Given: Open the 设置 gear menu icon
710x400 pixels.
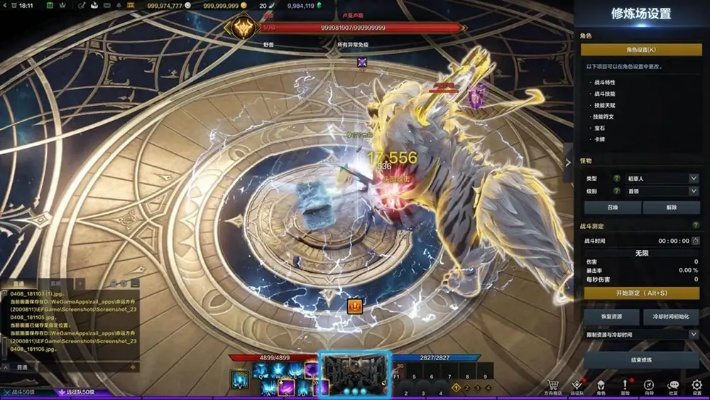Looking at the screenshot, I should pyautogui.click(x=697, y=385).
